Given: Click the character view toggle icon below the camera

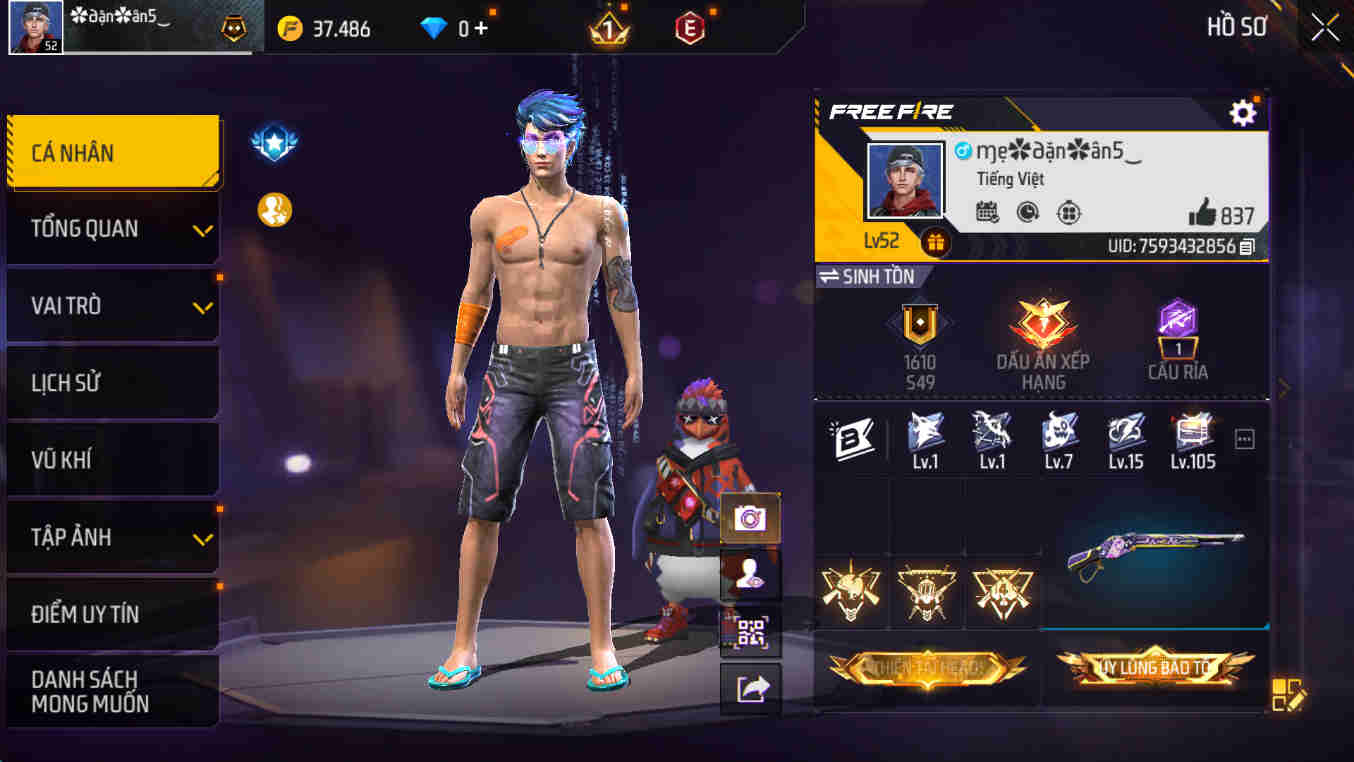Looking at the screenshot, I should pos(749,573).
